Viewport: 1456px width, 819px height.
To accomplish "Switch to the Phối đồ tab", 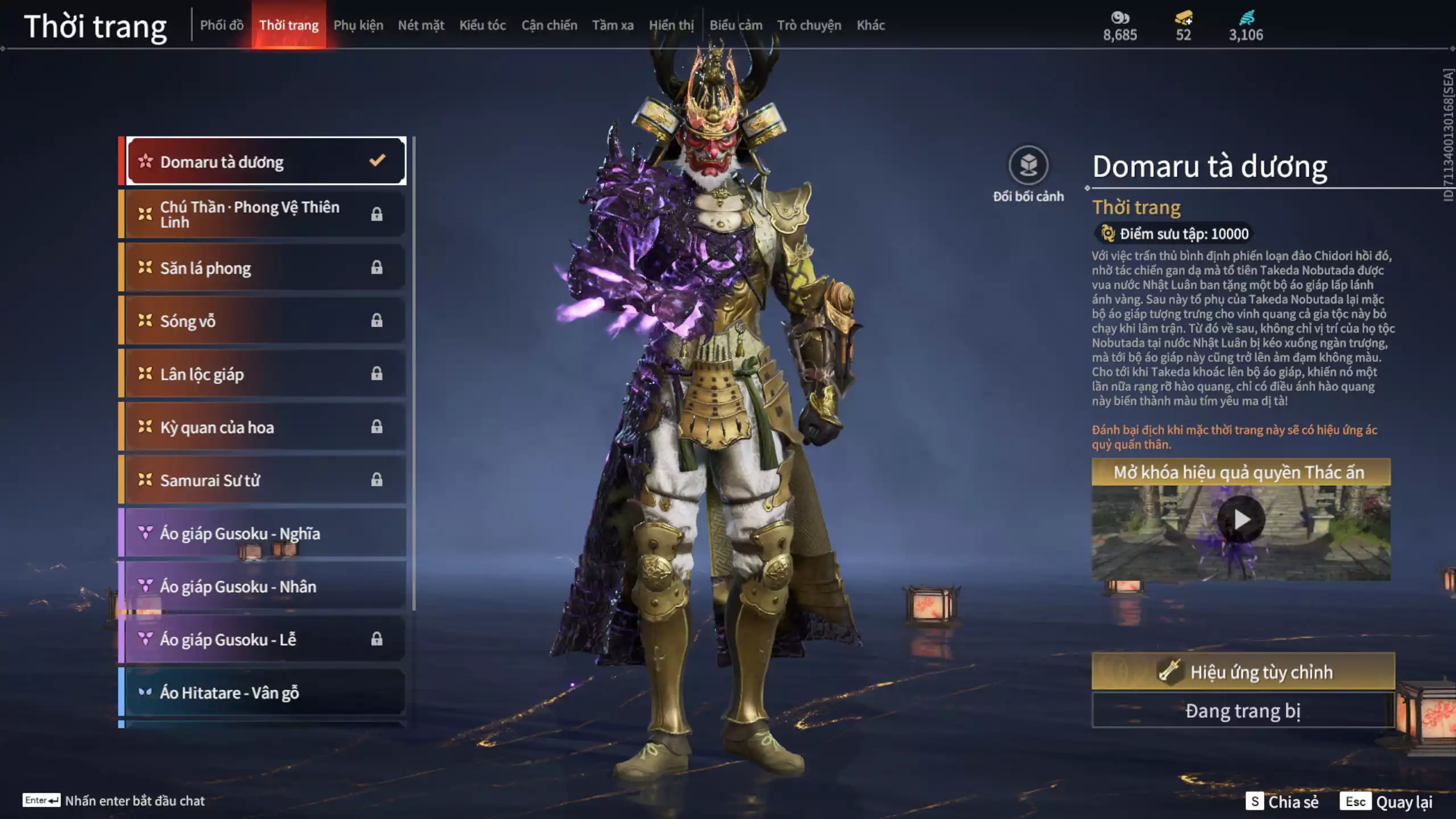I will point(222,25).
